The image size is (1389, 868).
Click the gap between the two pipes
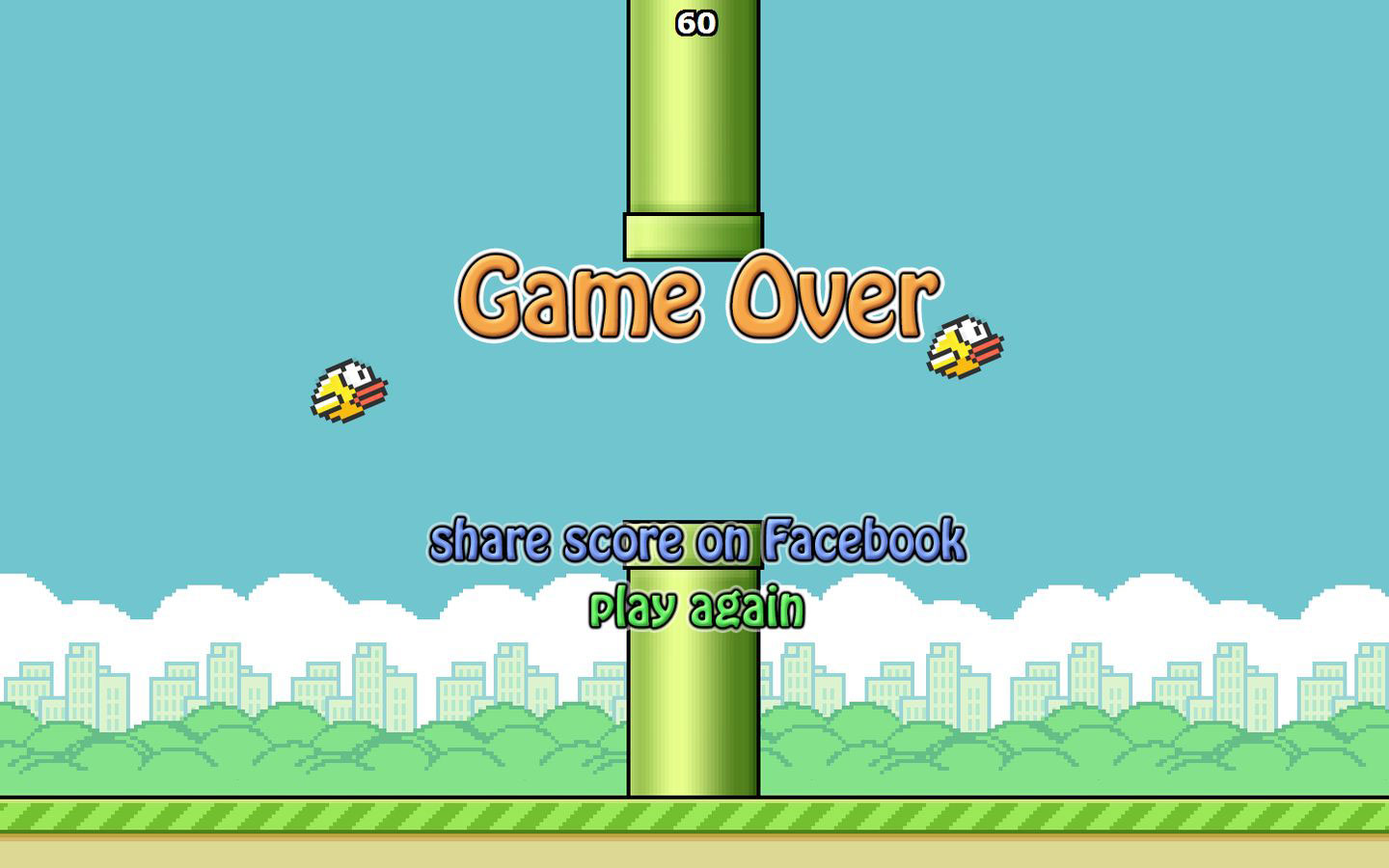[x=694, y=386]
